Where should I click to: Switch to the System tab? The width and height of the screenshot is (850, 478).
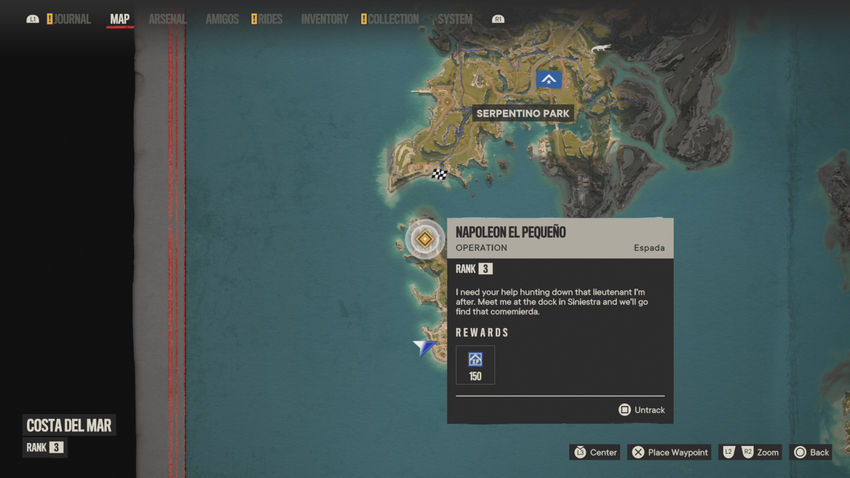455,19
